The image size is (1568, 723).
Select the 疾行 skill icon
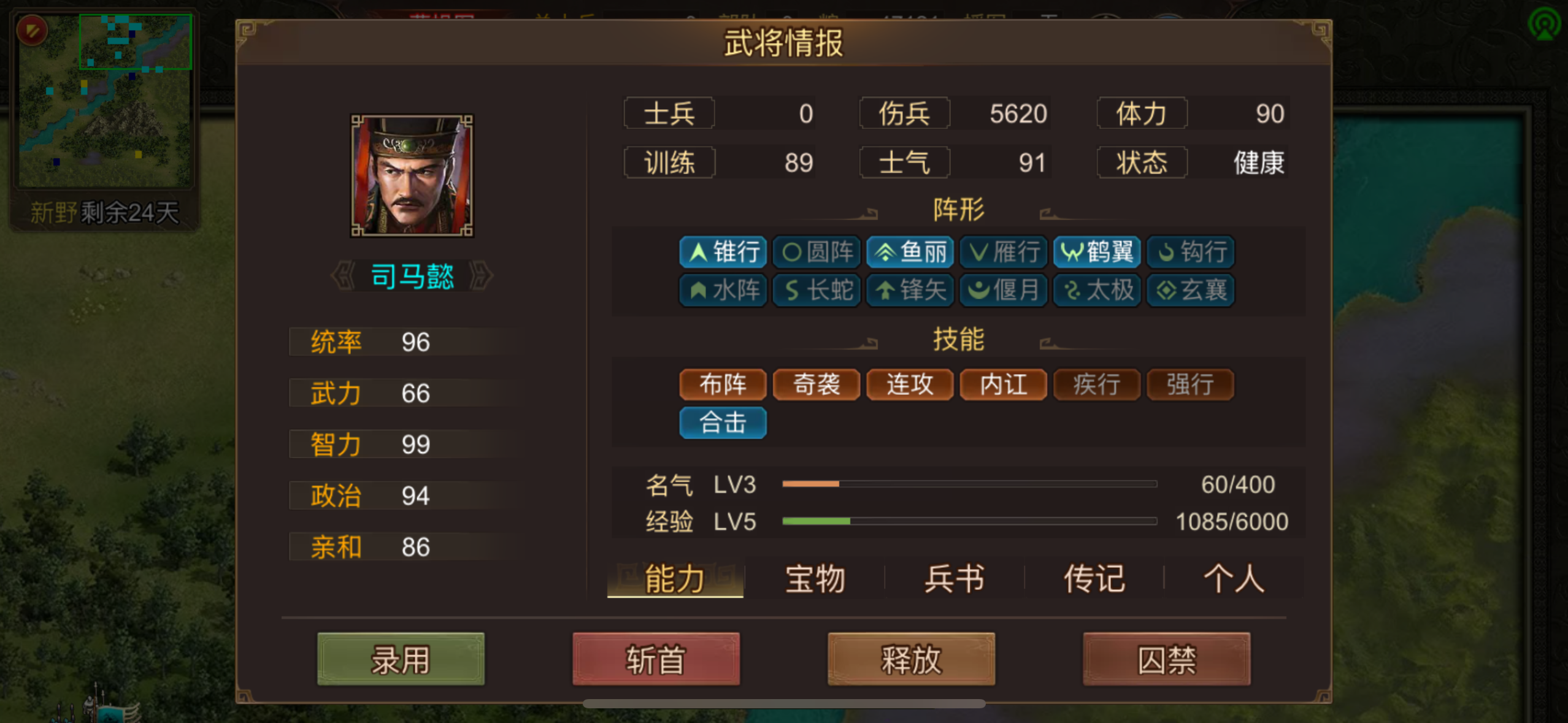coord(1097,384)
